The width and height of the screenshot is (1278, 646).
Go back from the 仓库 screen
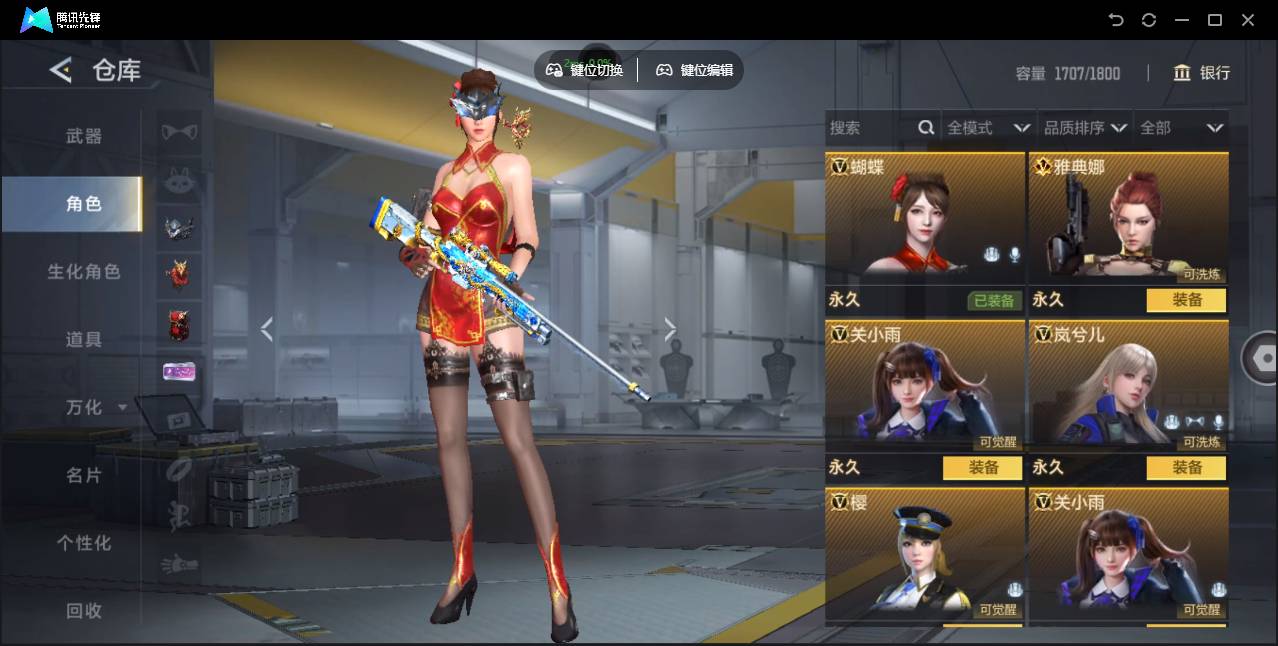pyautogui.click(x=61, y=70)
